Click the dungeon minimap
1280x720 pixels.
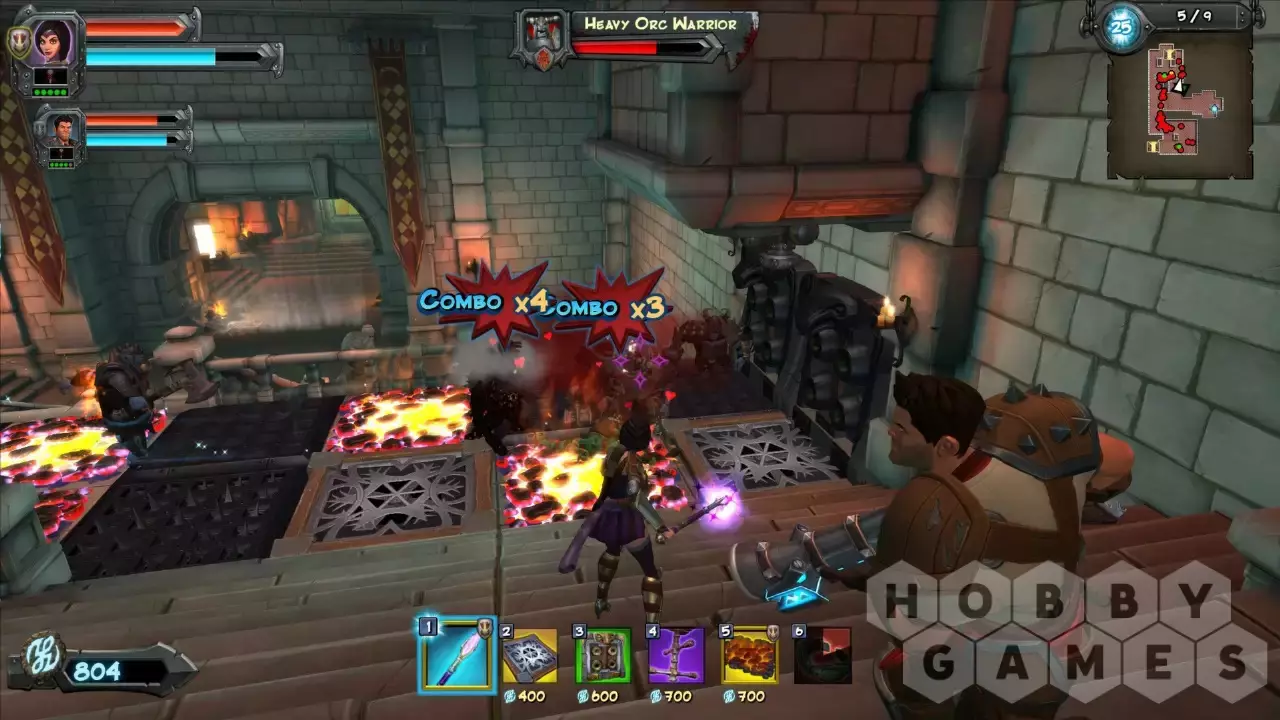1180,108
